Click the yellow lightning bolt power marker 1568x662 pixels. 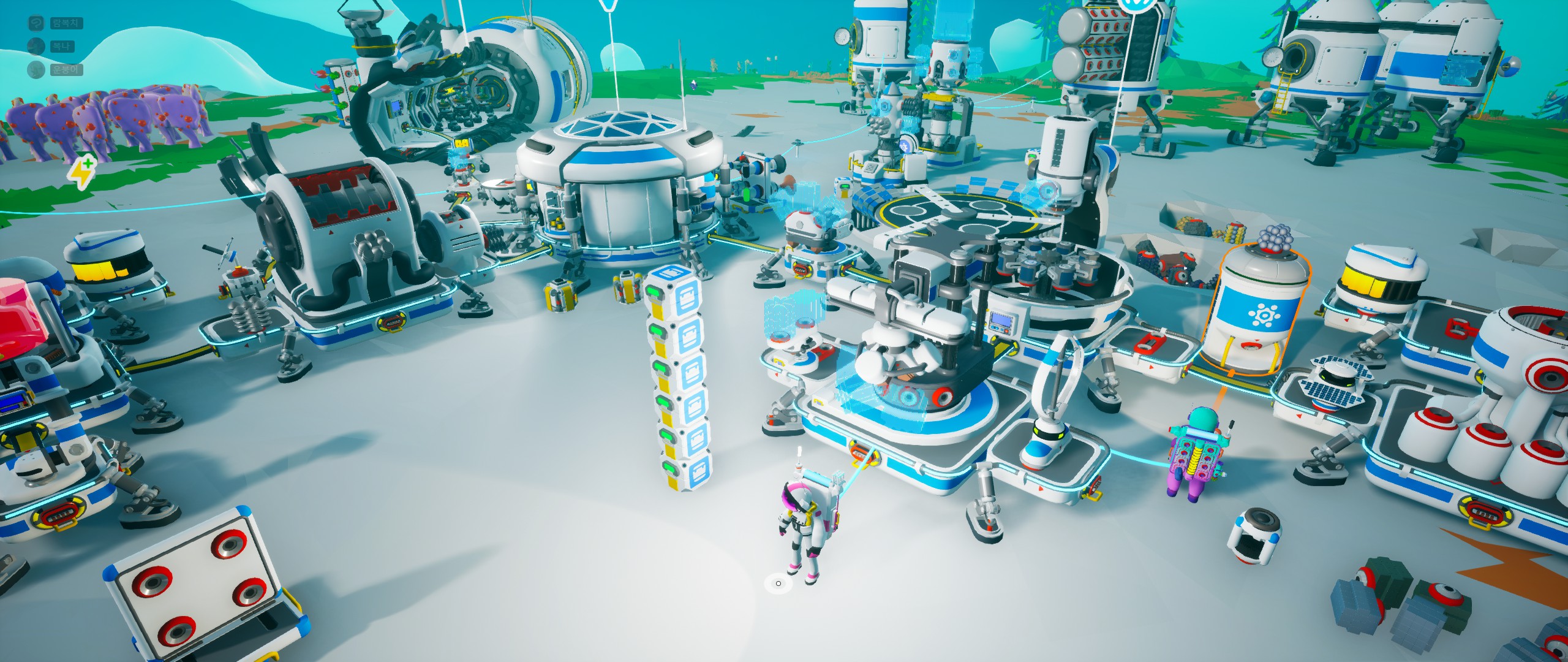point(81,173)
